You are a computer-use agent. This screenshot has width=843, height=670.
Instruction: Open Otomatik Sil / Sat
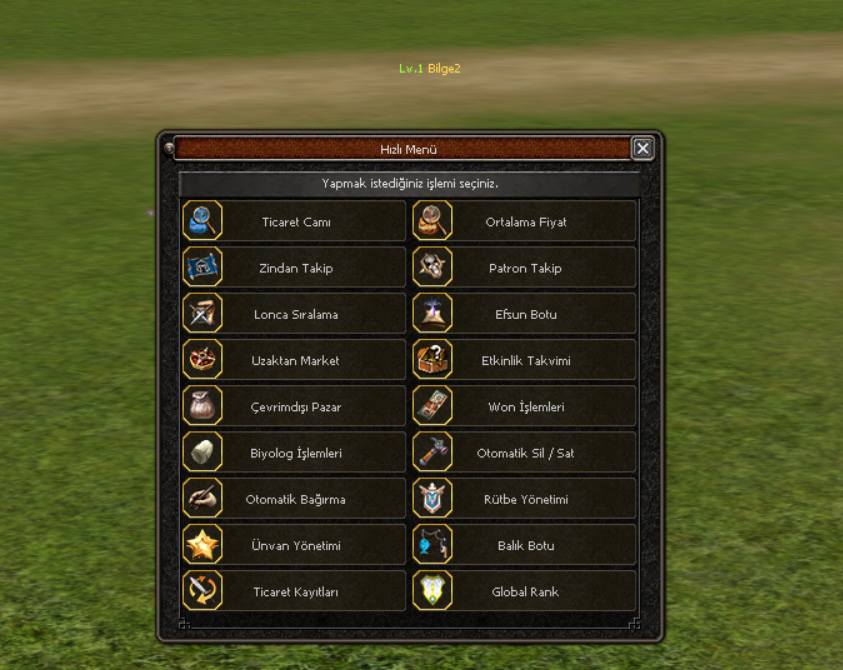[x=525, y=453]
